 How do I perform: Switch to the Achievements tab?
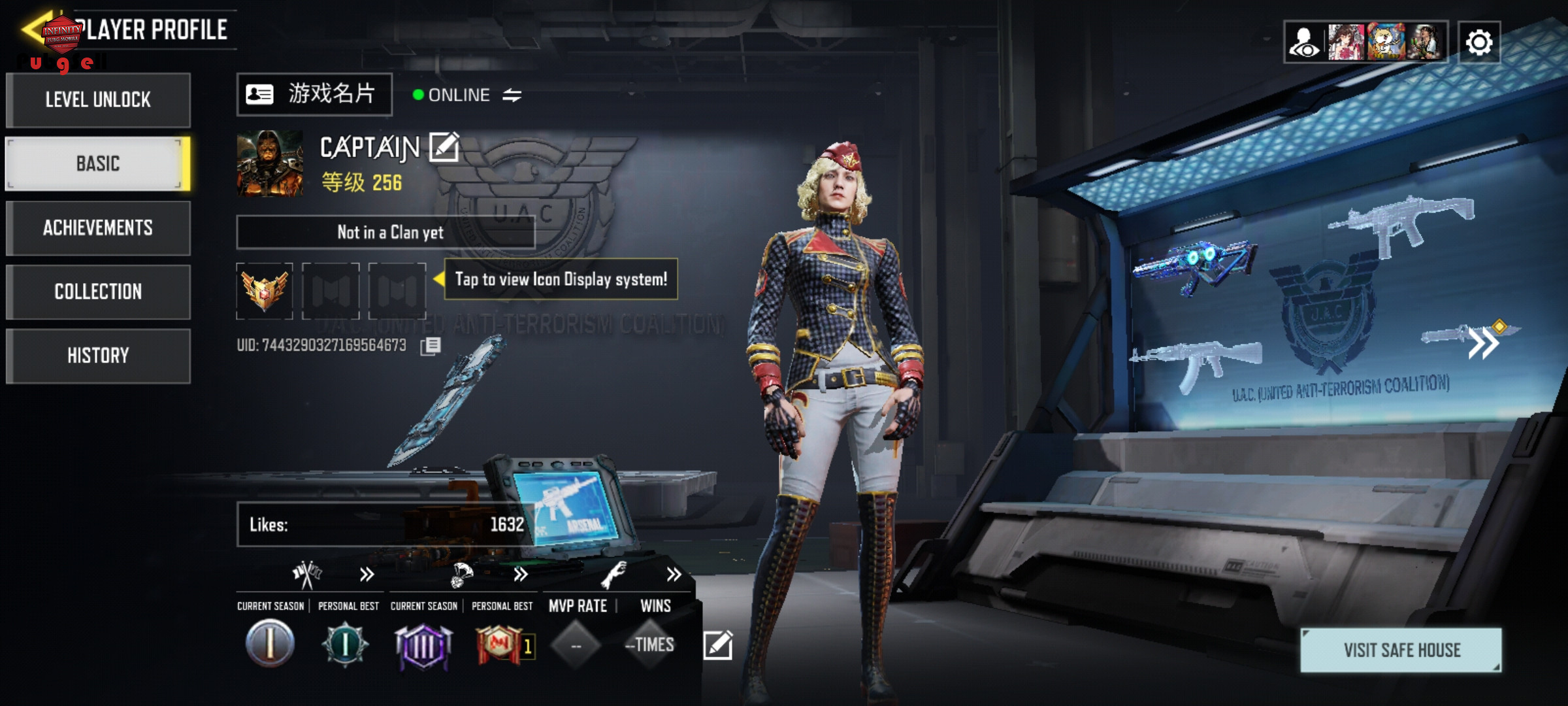[98, 227]
